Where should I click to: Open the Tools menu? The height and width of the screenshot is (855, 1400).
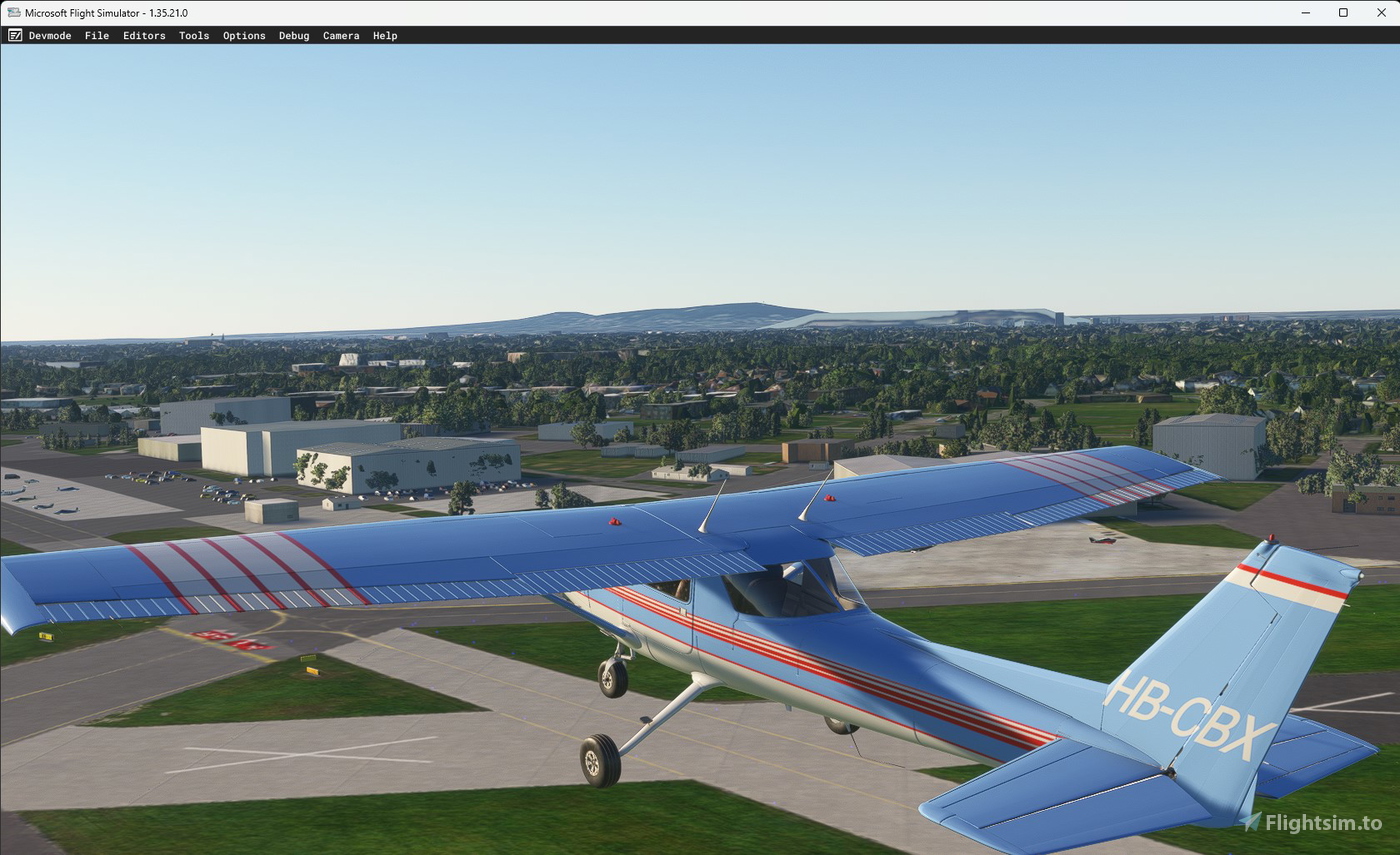click(194, 35)
